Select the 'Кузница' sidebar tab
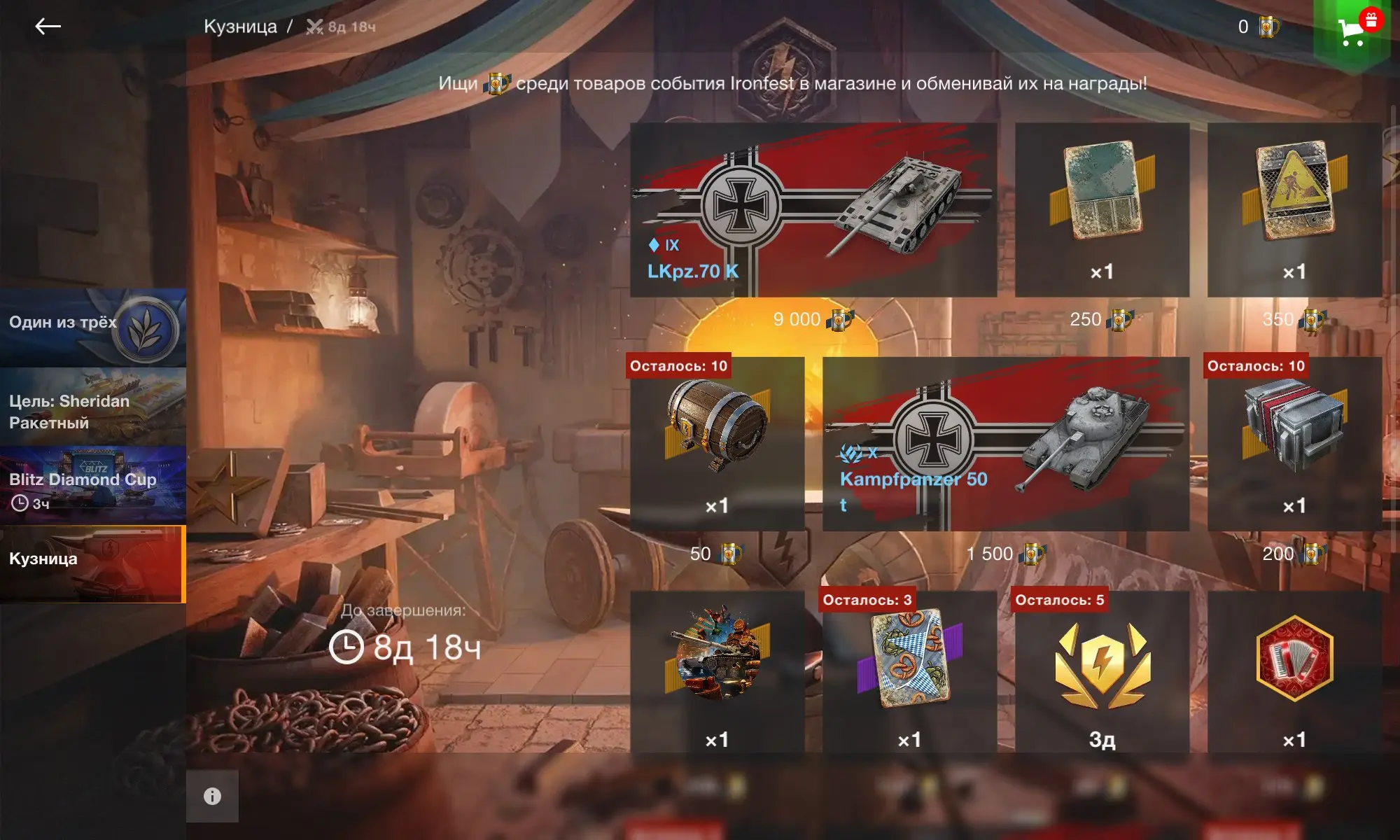 coord(92,564)
